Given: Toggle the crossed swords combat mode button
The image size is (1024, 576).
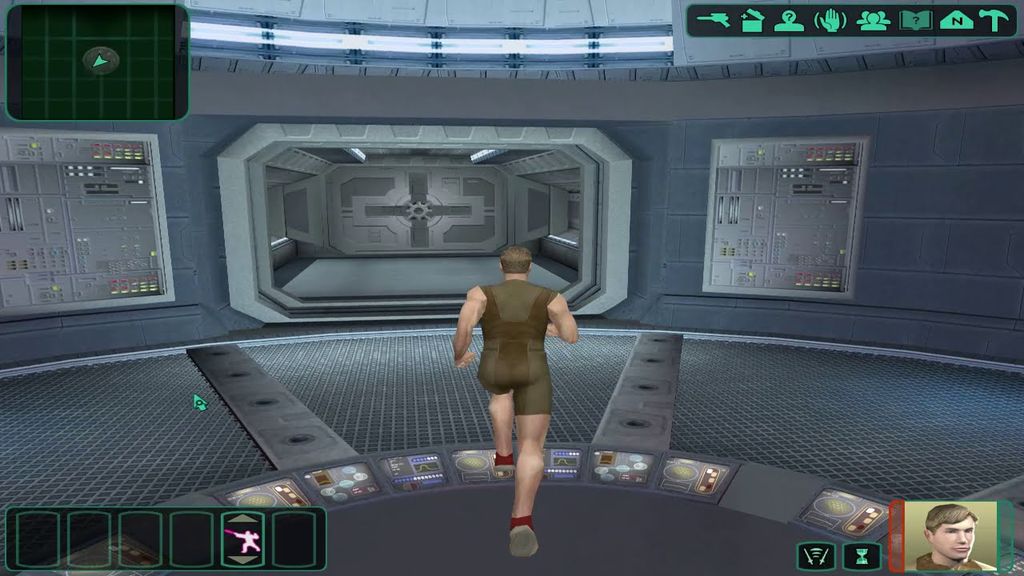Looking at the screenshot, I should pos(816,555).
